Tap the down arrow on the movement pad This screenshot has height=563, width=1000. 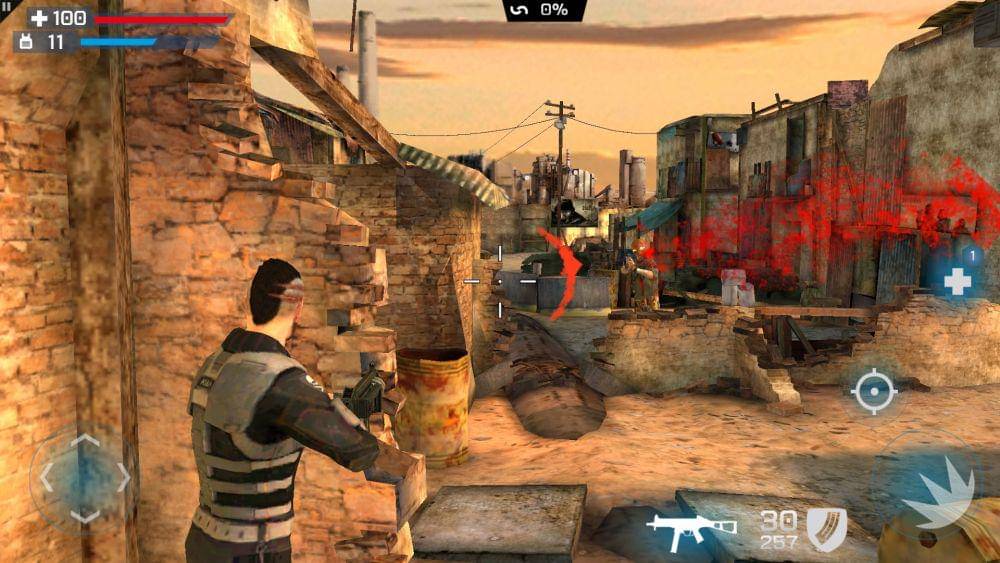[85, 516]
